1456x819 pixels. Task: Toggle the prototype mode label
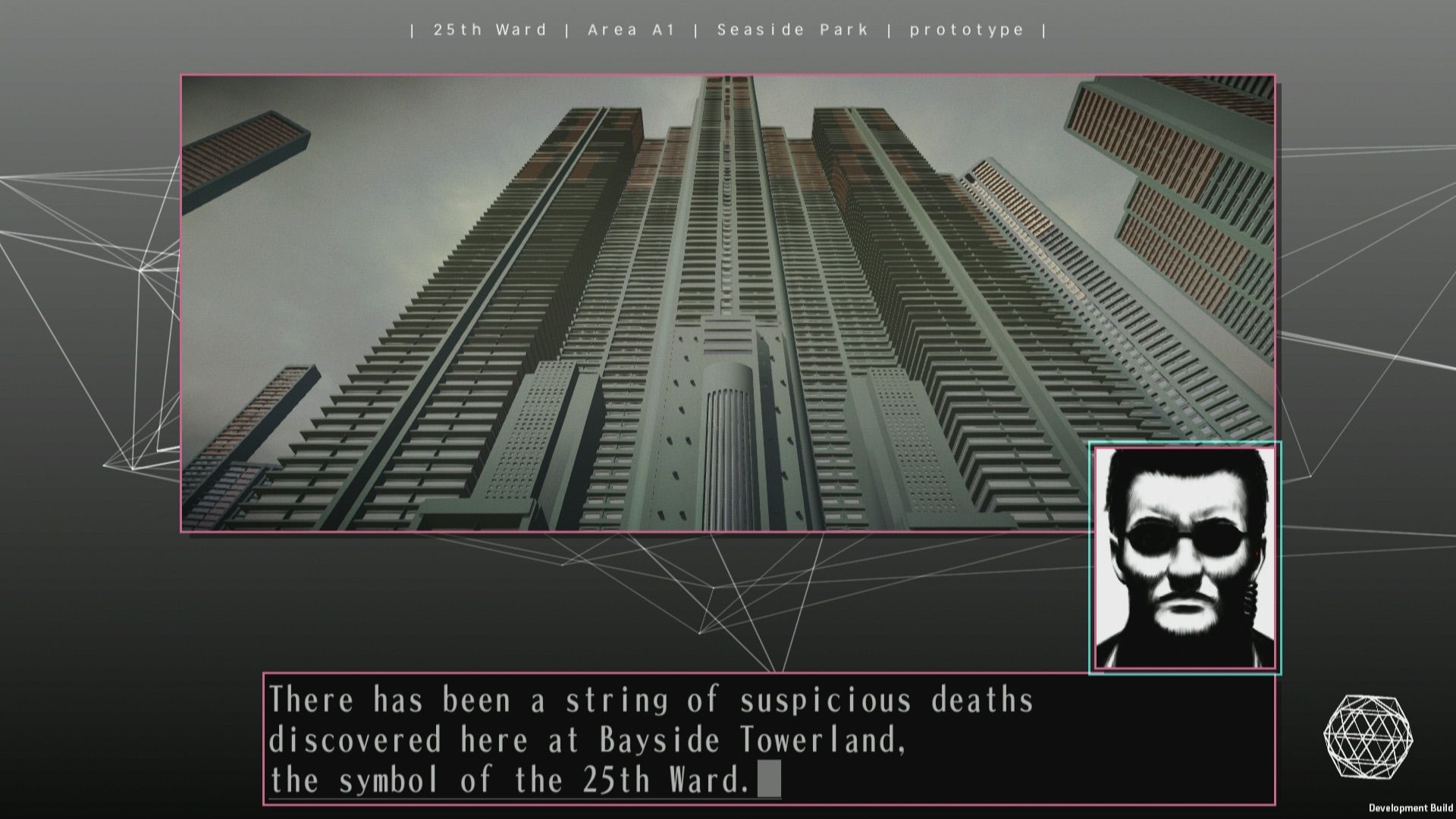click(x=968, y=30)
